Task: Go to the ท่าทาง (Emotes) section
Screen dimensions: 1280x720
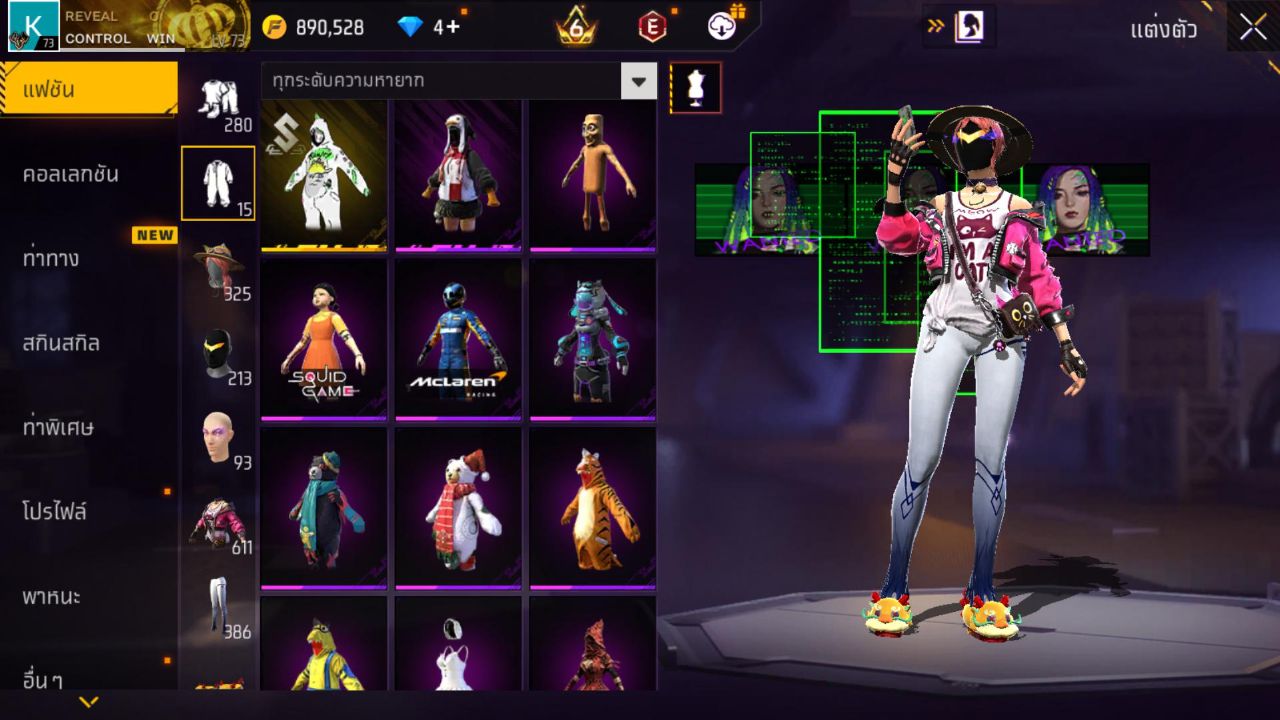Action: tap(52, 259)
